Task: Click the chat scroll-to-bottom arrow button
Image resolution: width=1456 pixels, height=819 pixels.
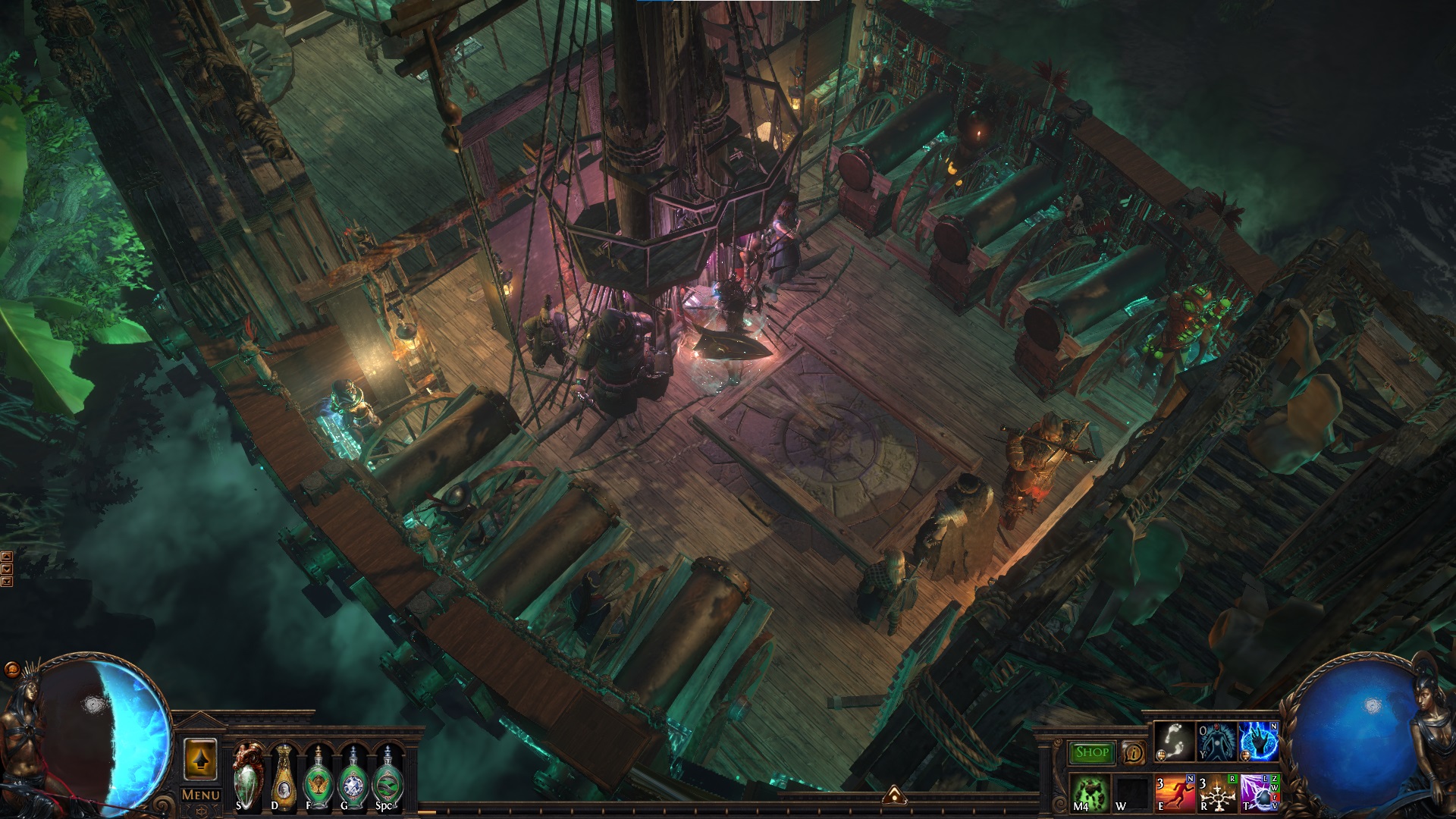Action: click(7, 582)
